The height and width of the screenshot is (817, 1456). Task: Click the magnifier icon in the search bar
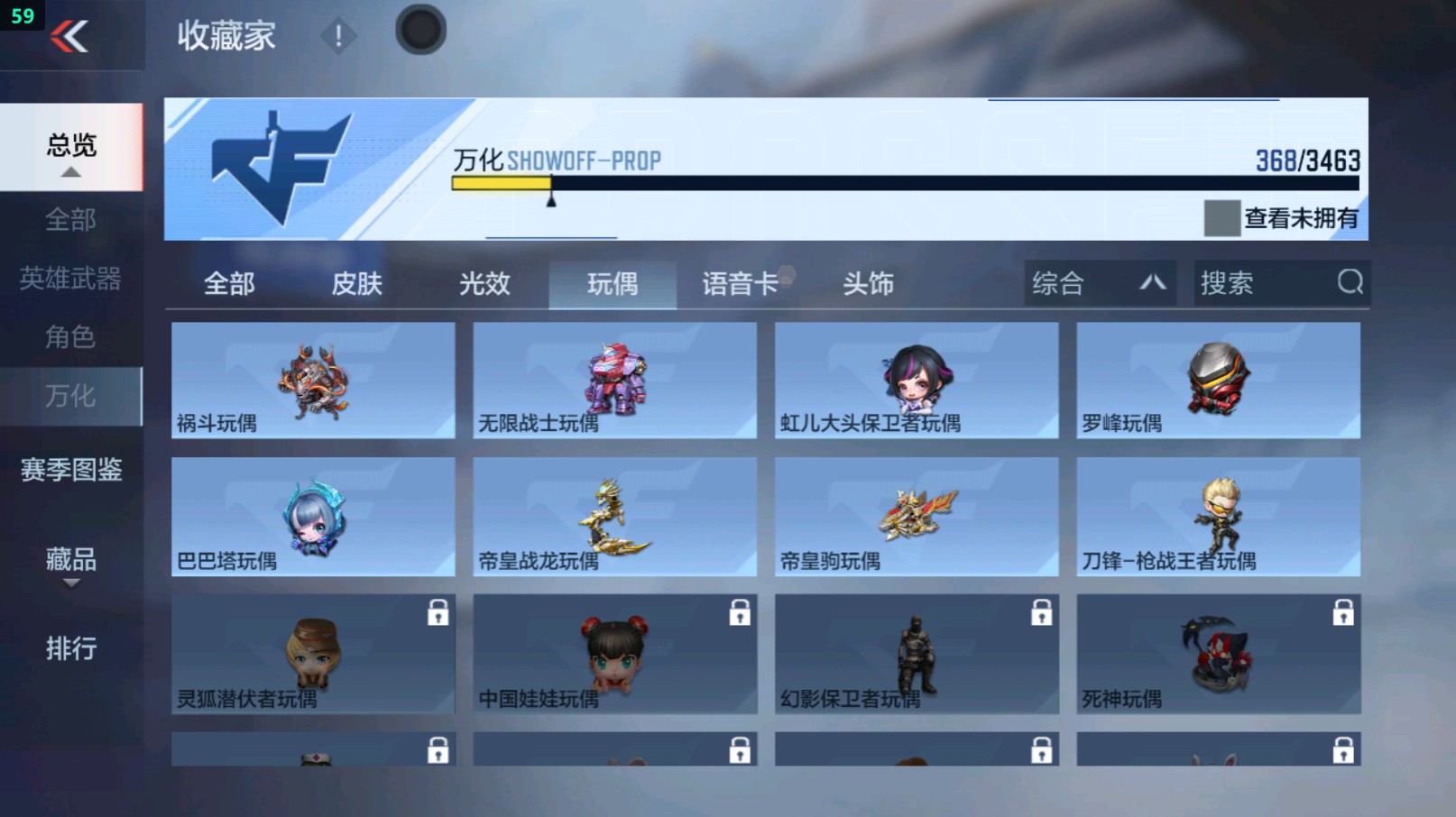1348,283
